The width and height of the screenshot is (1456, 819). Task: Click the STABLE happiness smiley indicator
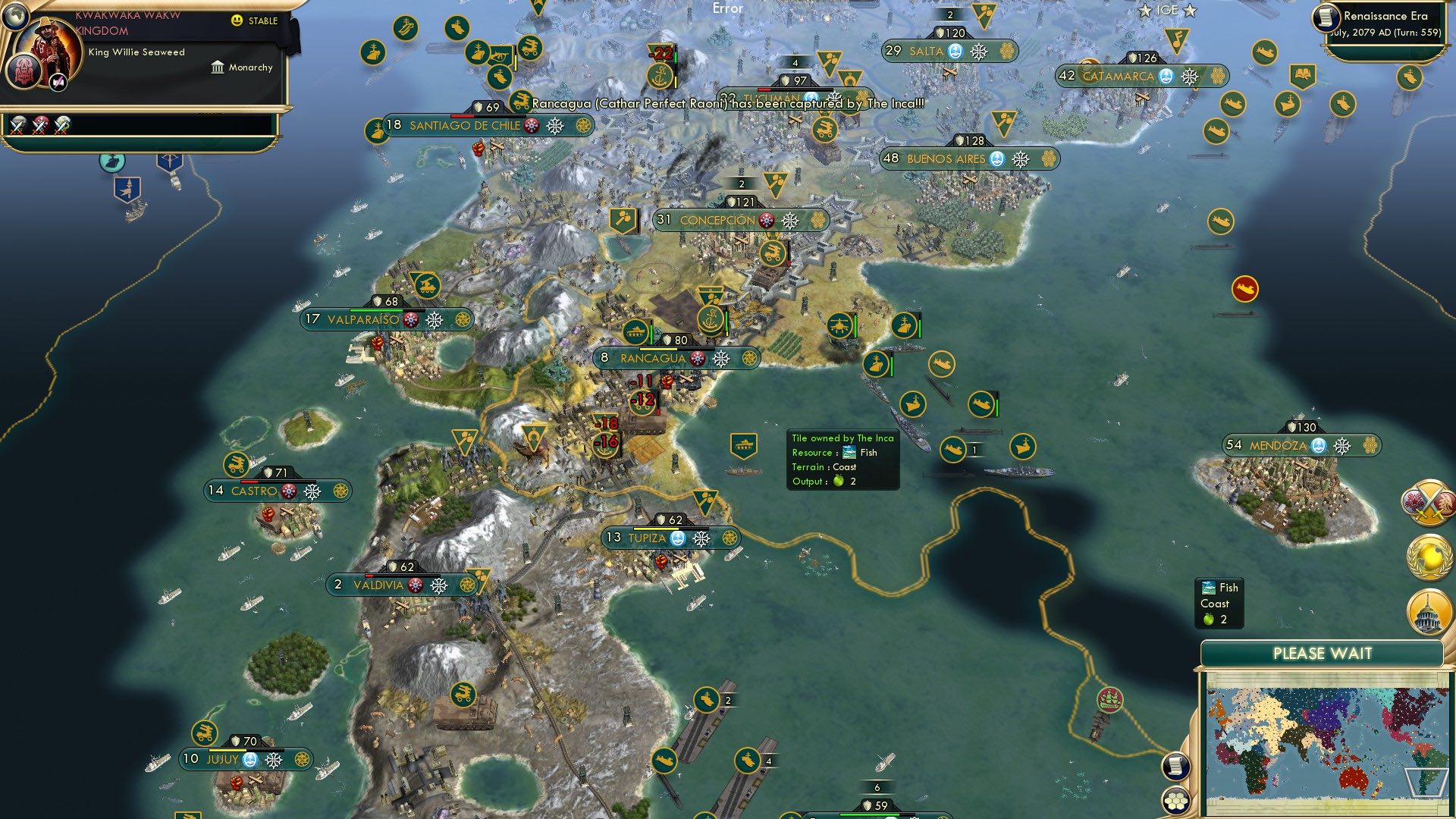pos(237,21)
